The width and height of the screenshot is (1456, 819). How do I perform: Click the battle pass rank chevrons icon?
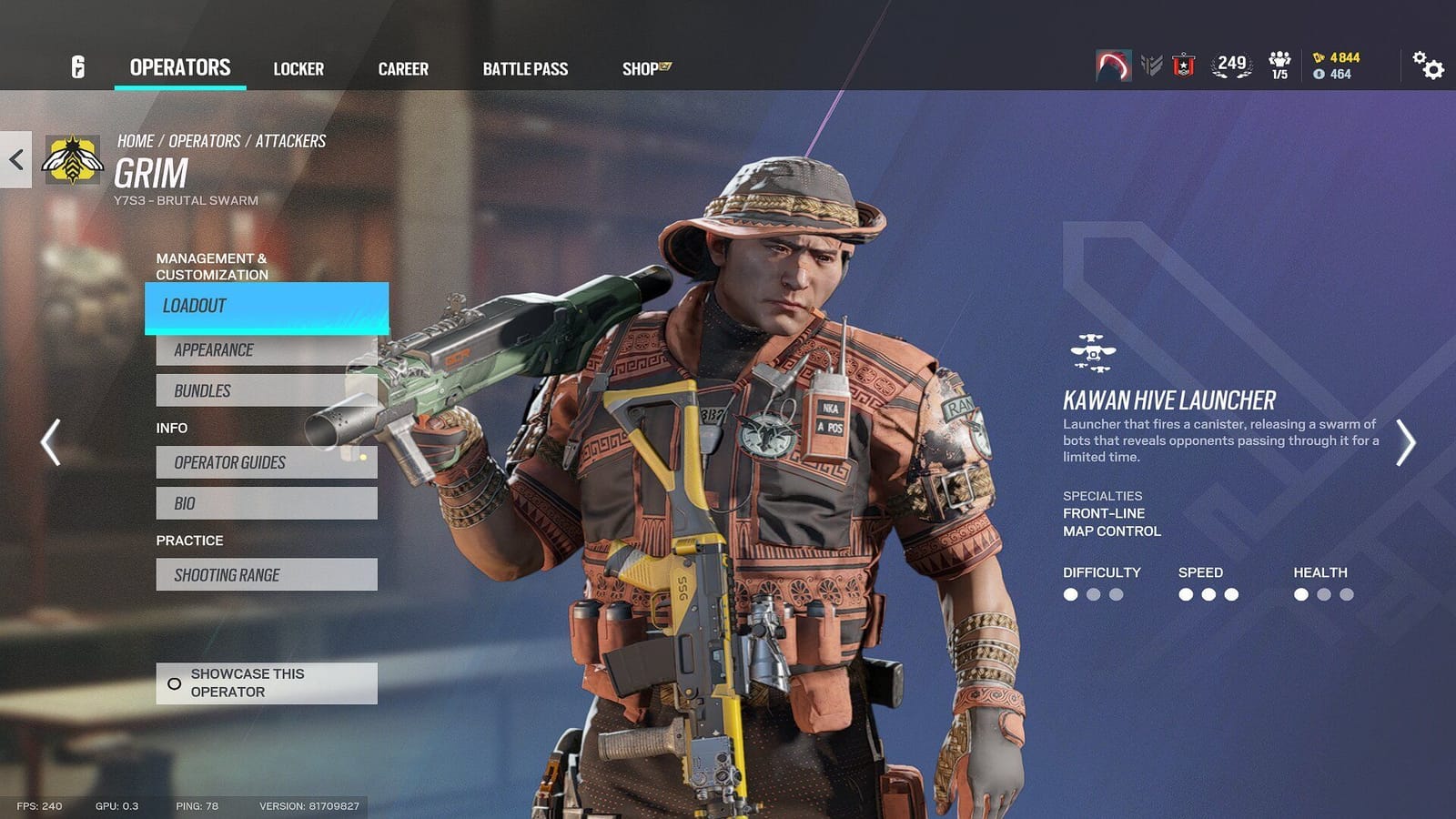tap(1148, 64)
